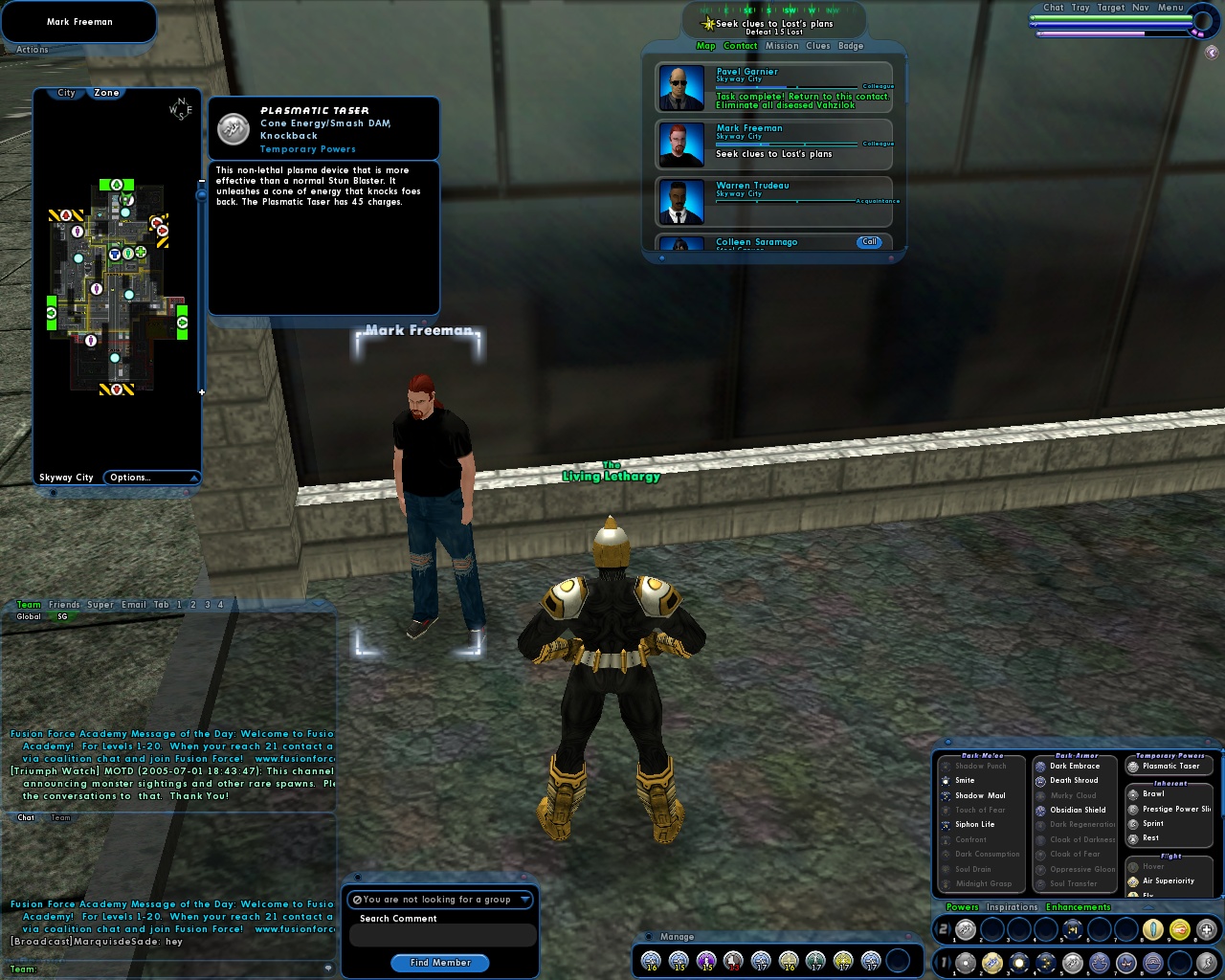1225x980 pixels.
Task: Trigger the Death Shroud power icon
Action: [1039, 781]
